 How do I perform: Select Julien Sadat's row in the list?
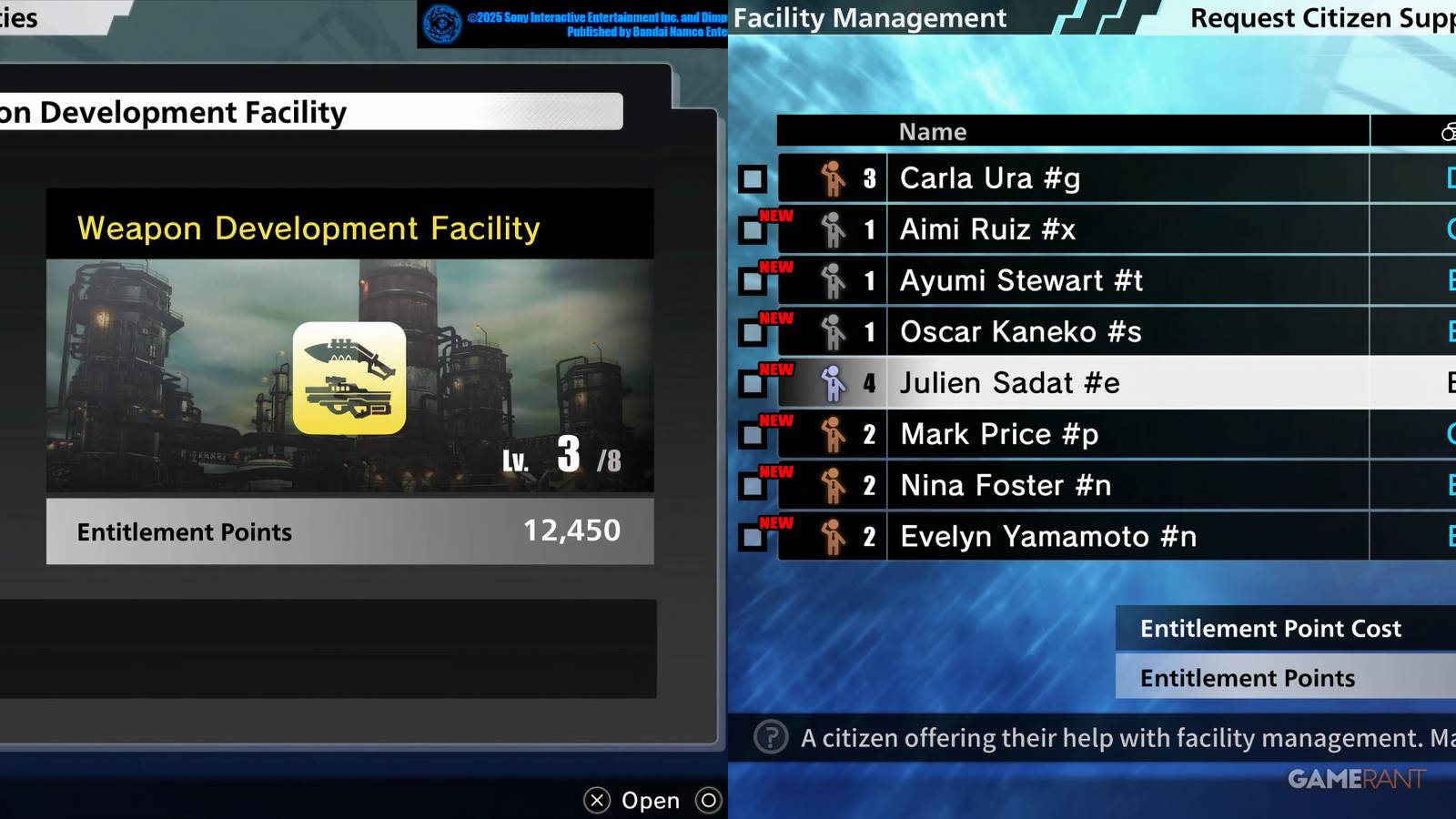click(x=1010, y=382)
